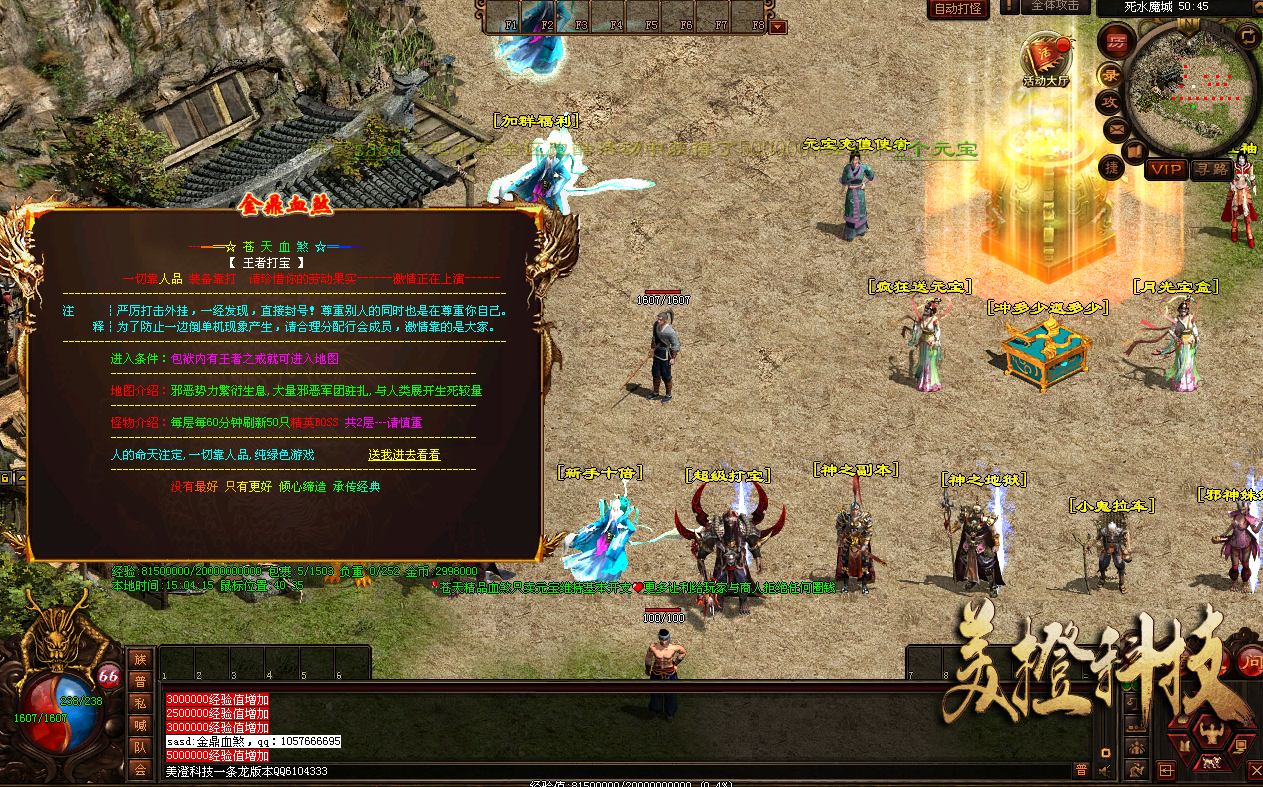Activate the 寻路 pathfinding button
The height and width of the screenshot is (787, 1263).
click(x=1211, y=169)
